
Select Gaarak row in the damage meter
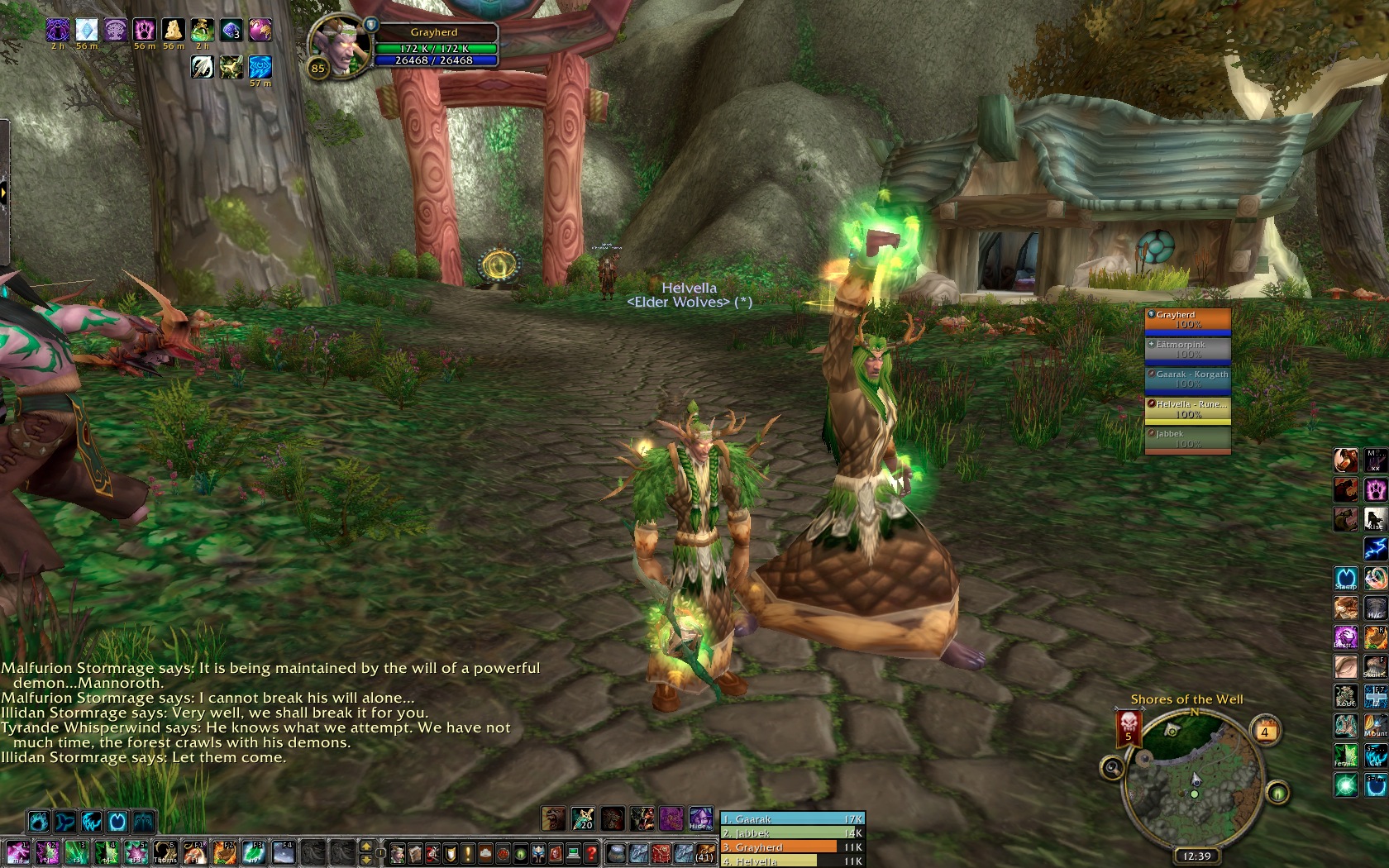792,819
